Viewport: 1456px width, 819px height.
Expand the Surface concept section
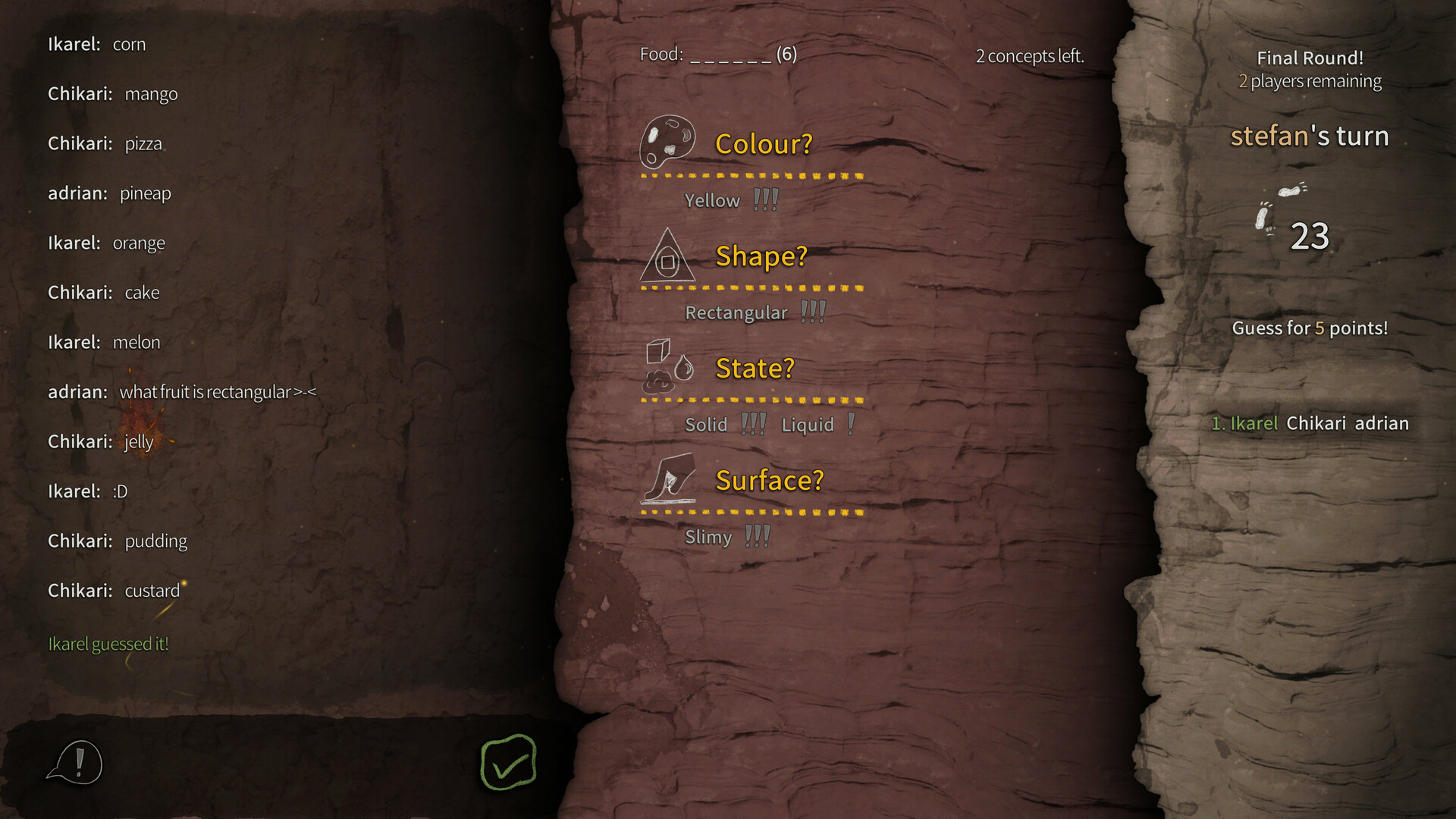coord(769,479)
